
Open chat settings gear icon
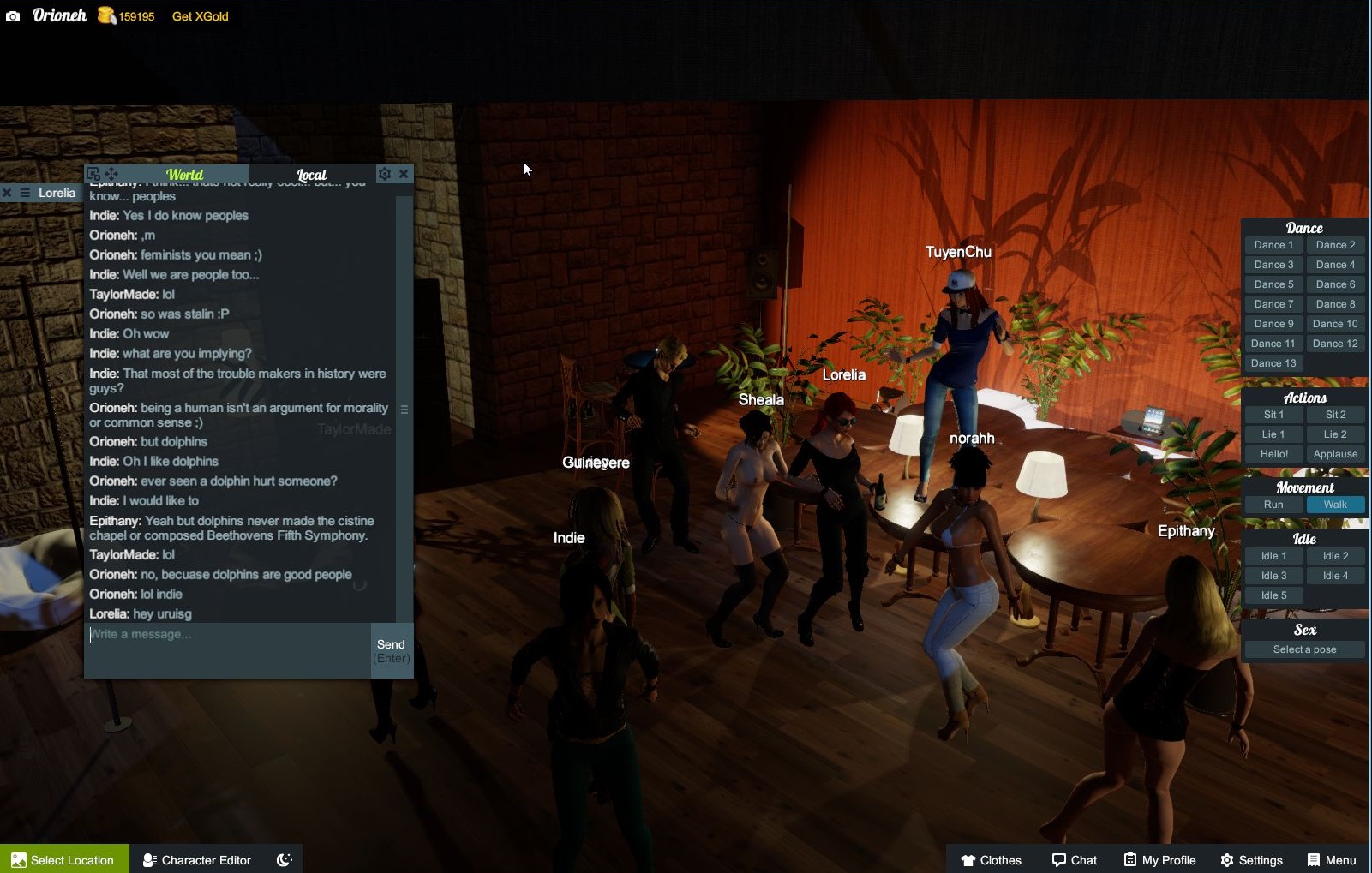click(x=385, y=174)
